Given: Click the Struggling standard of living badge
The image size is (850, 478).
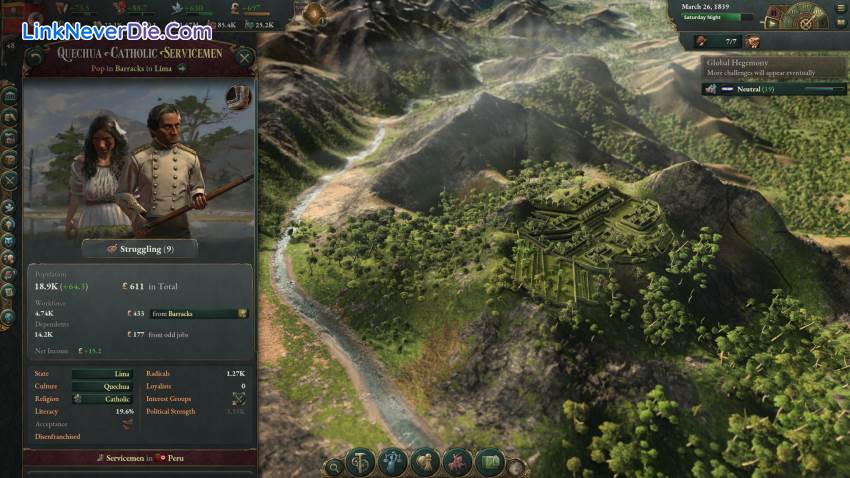Looking at the screenshot, I should [x=138, y=248].
